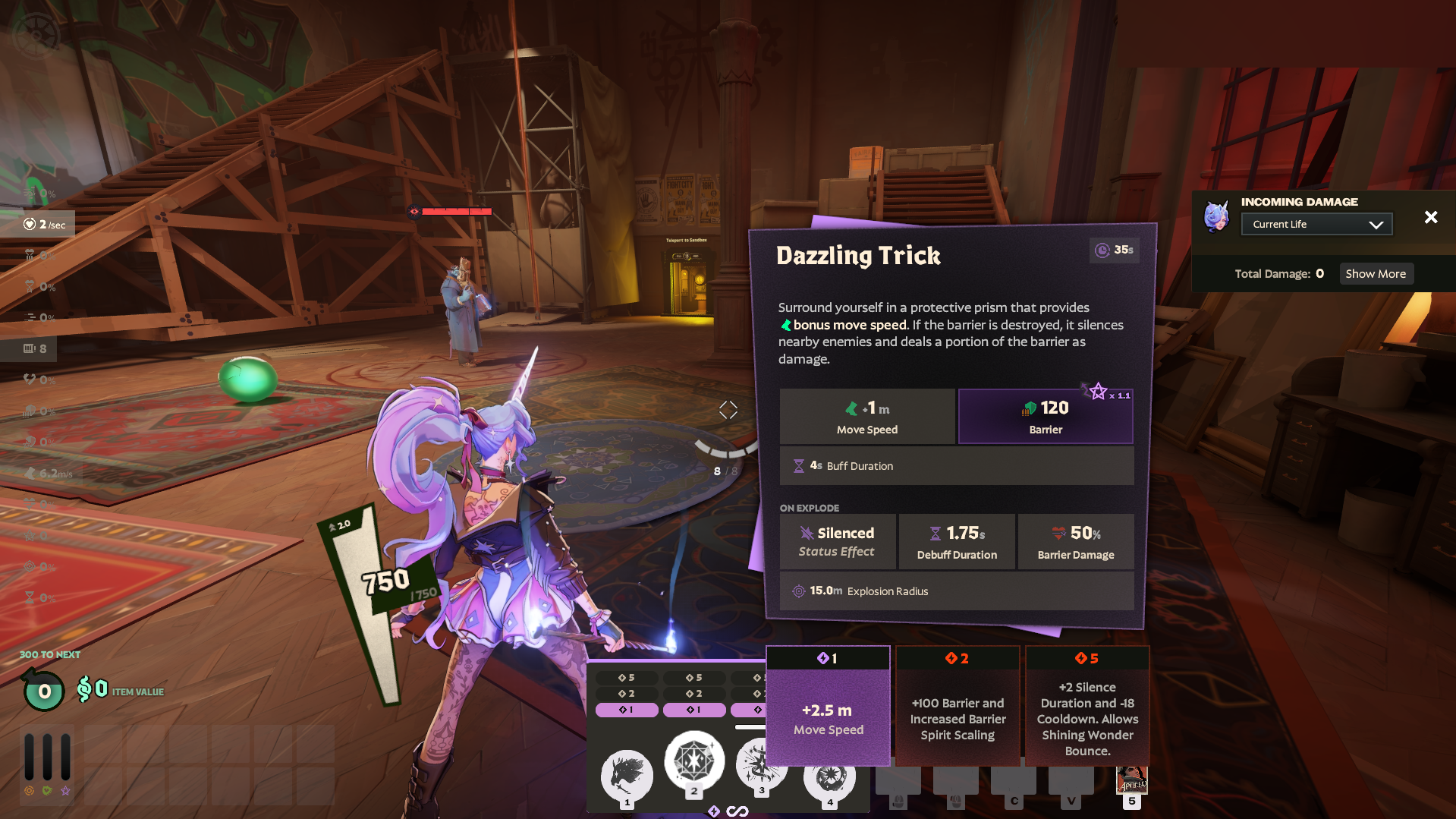Select ability 4 crescent moon icon

point(829,778)
